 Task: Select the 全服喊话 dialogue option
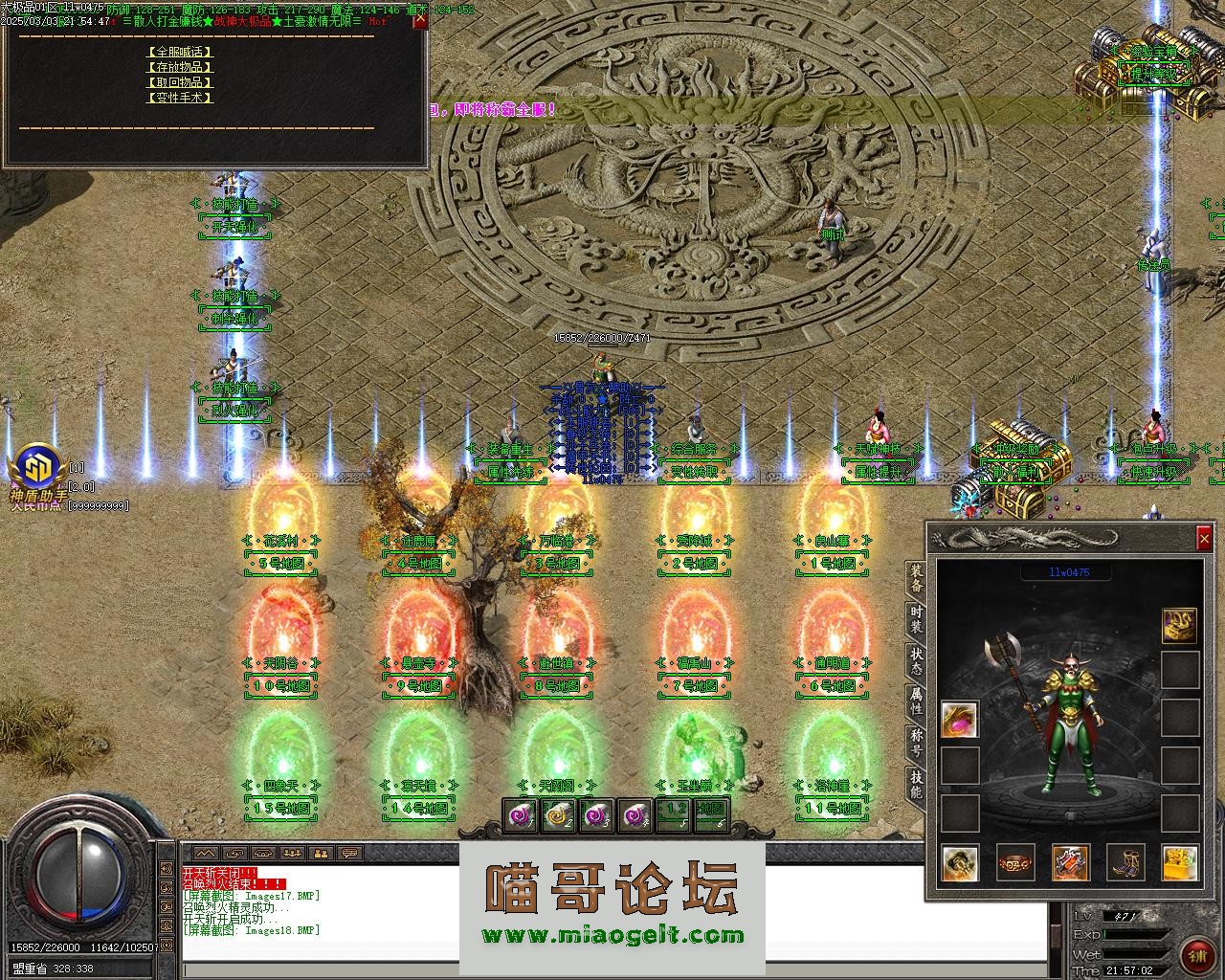coord(180,52)
